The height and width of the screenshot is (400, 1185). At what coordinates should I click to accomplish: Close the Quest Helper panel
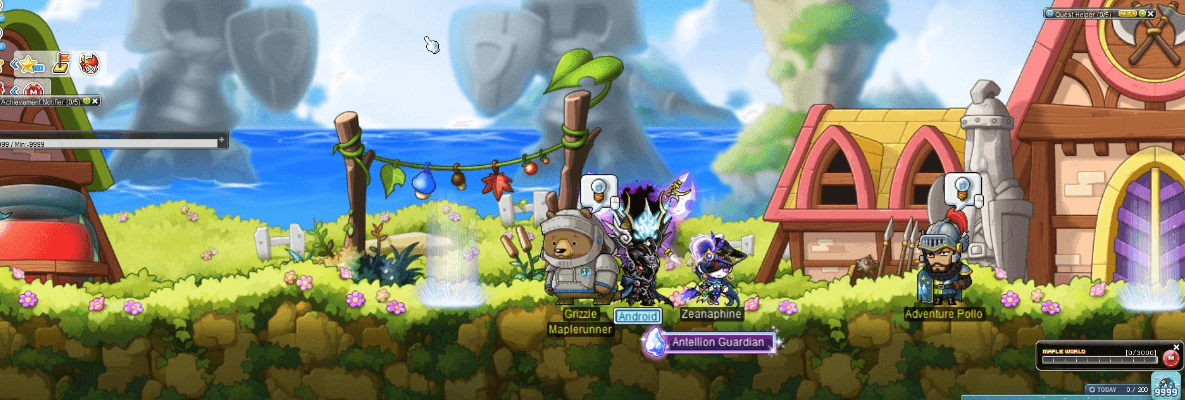1152,14
